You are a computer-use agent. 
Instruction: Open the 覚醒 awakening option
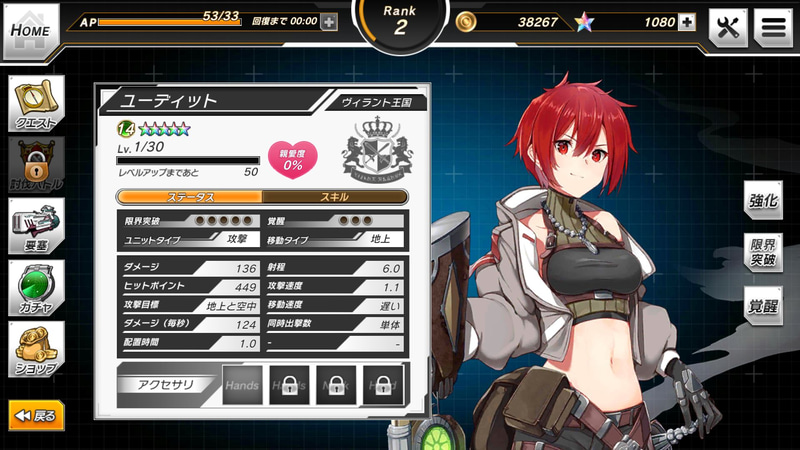click(763, 307)
